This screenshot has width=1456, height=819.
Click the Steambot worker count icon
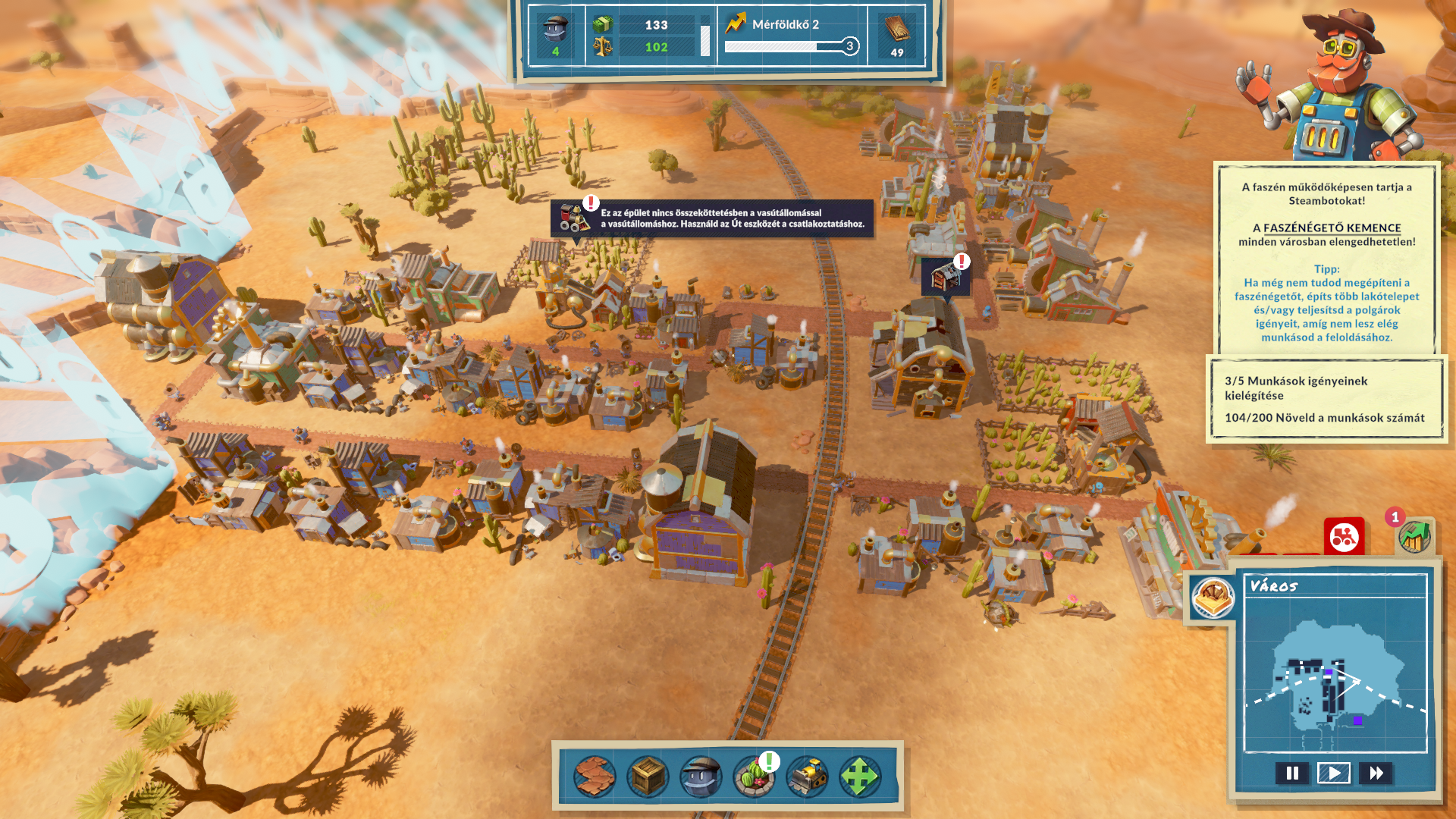point(556,36)
